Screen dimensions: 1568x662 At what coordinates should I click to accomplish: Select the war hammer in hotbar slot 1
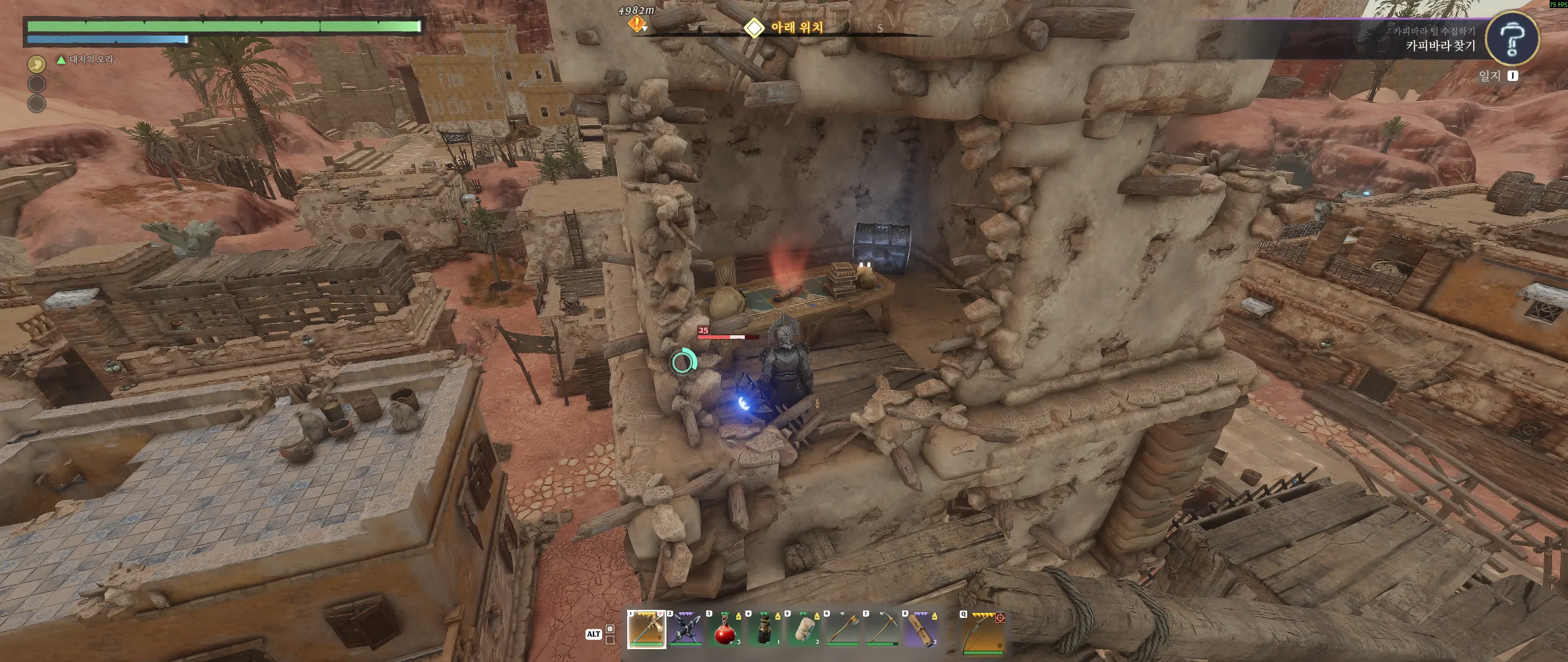(646, 630)
